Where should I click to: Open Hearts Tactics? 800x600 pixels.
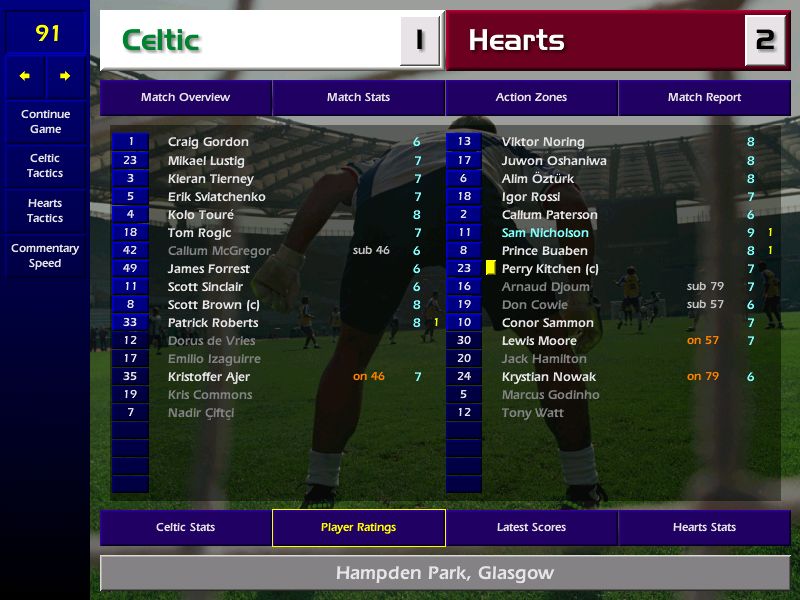(x=45, y=210)
